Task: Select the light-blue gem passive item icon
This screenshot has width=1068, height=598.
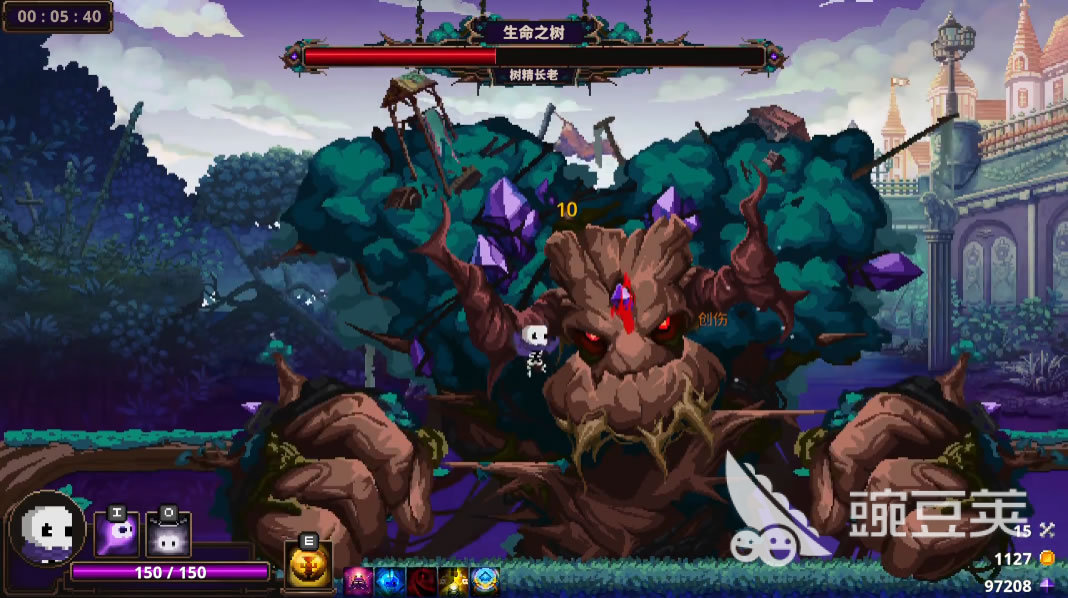Action: (485, 581)
